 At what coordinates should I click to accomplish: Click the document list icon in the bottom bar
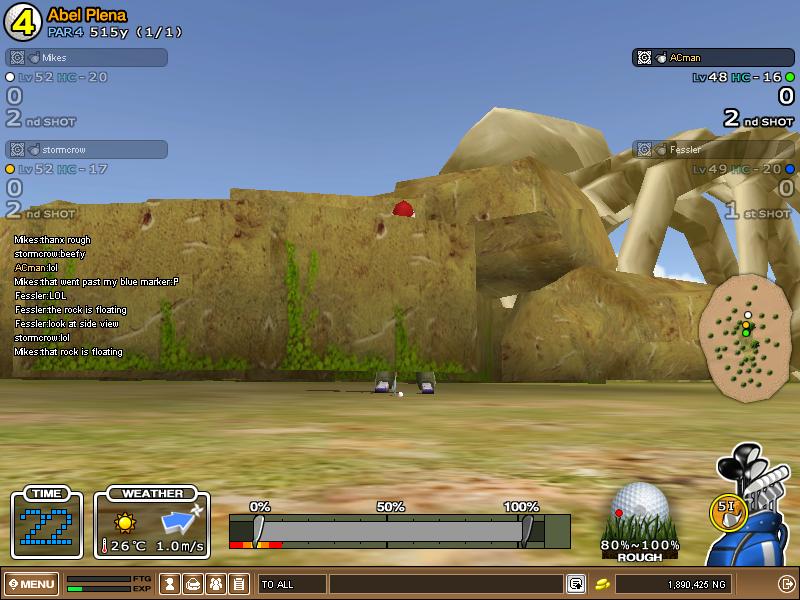click(x=238, y=584)
